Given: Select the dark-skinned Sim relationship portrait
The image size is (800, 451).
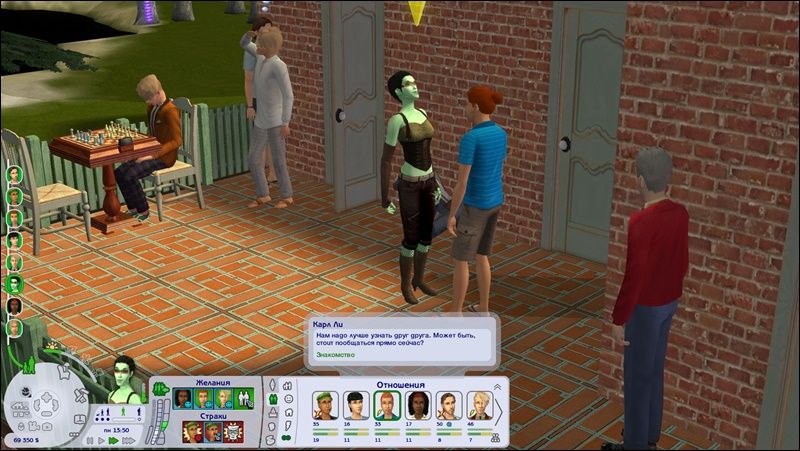Looking at the screenshot, I should pyautogui.click(x=417, y=404).
